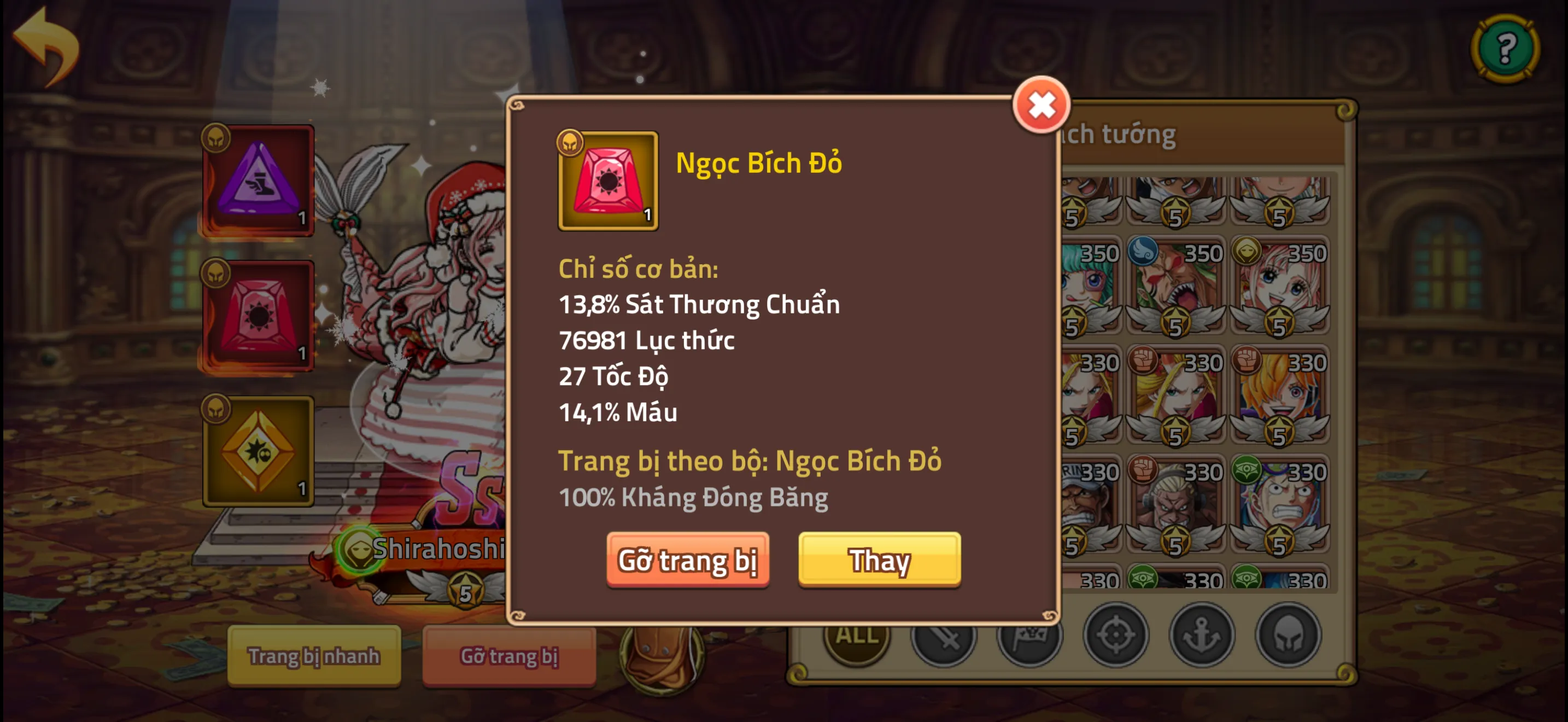Viewport: 1568px width, 722px height.
Task: Click the Ngọc Bích Đỏ item icon in dialog
Action: coord(609,182)
